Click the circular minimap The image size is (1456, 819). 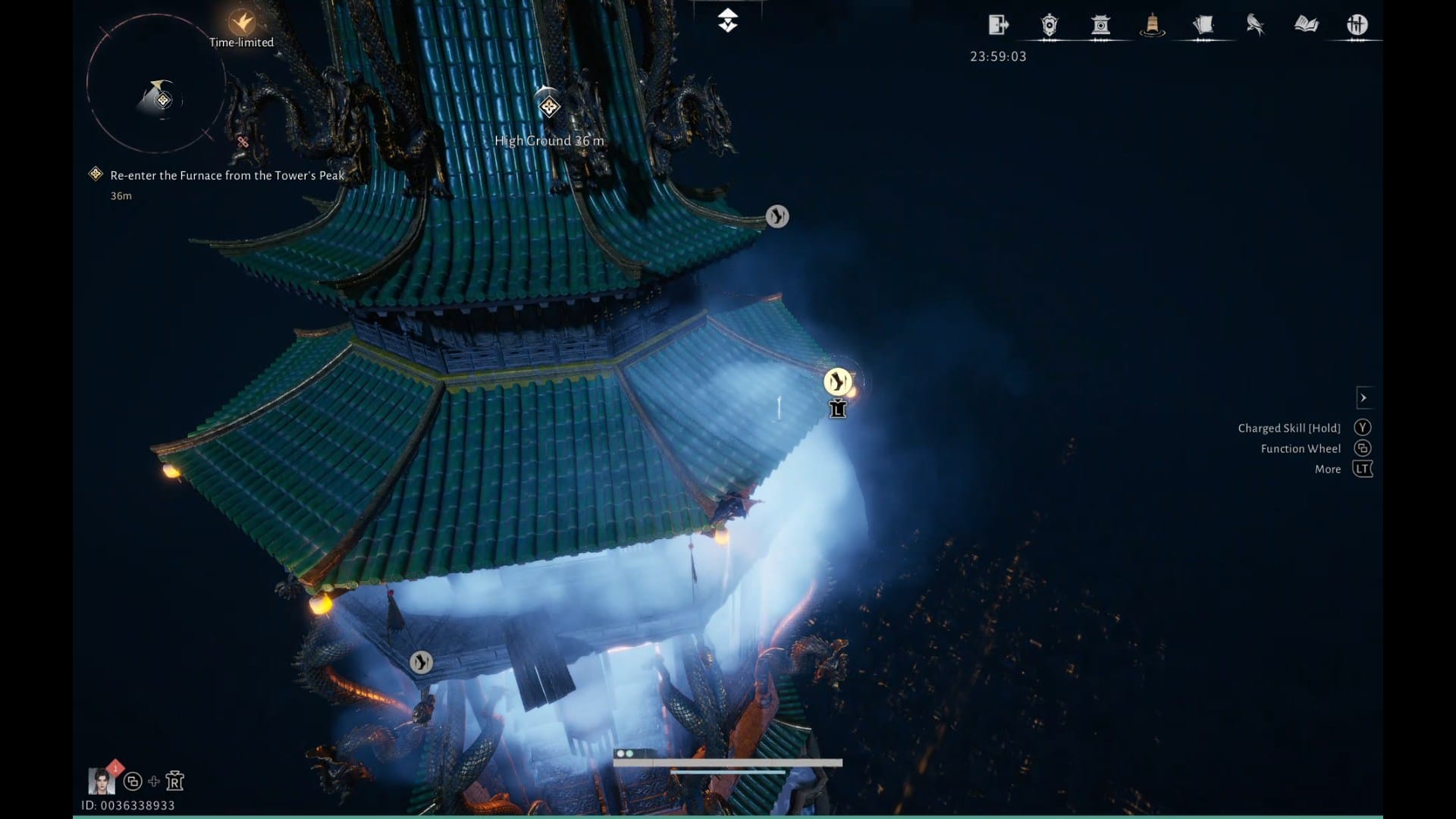click(156, 84)
